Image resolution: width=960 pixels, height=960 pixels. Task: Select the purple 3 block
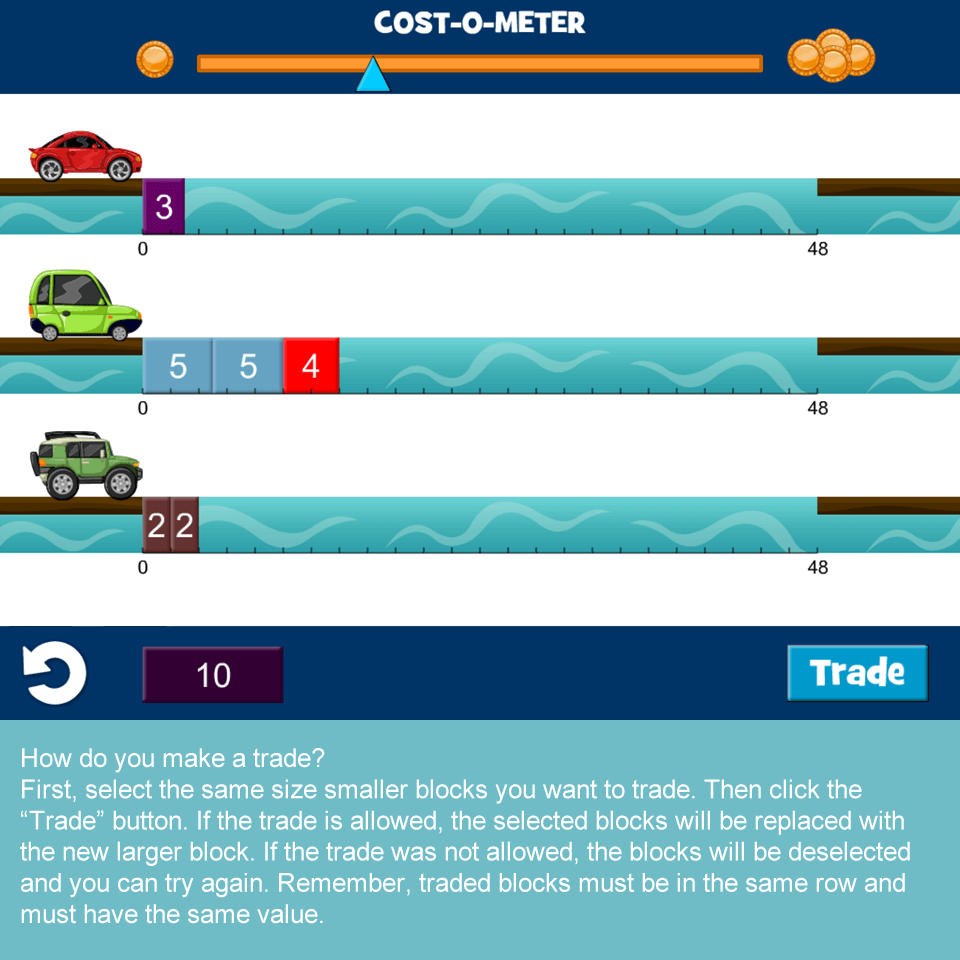164,207
